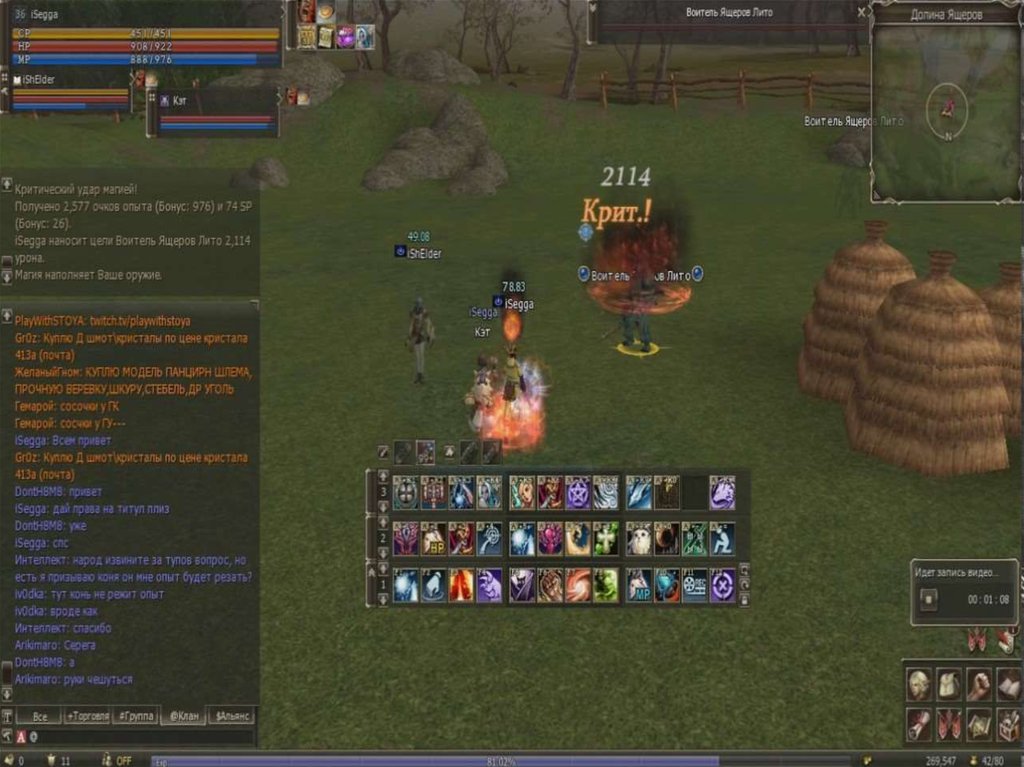Open the +Торговля chat tab
Image resolution: width=1024 pixels, height=767 pixels.
(x=87, y=717)
